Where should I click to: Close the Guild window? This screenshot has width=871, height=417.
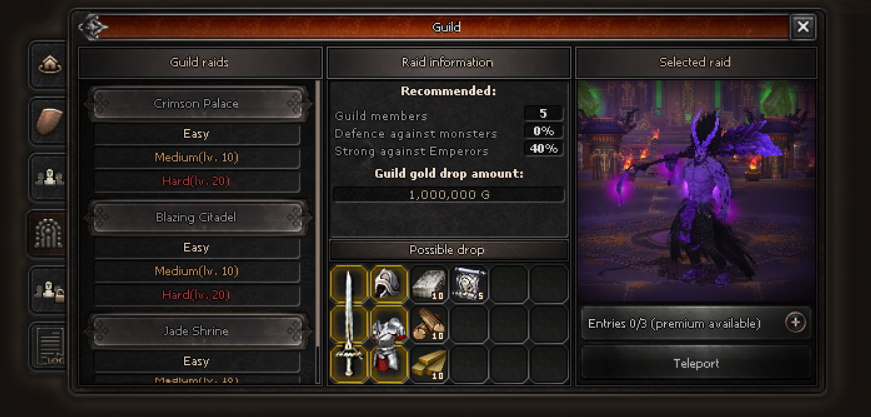(802, 27)
